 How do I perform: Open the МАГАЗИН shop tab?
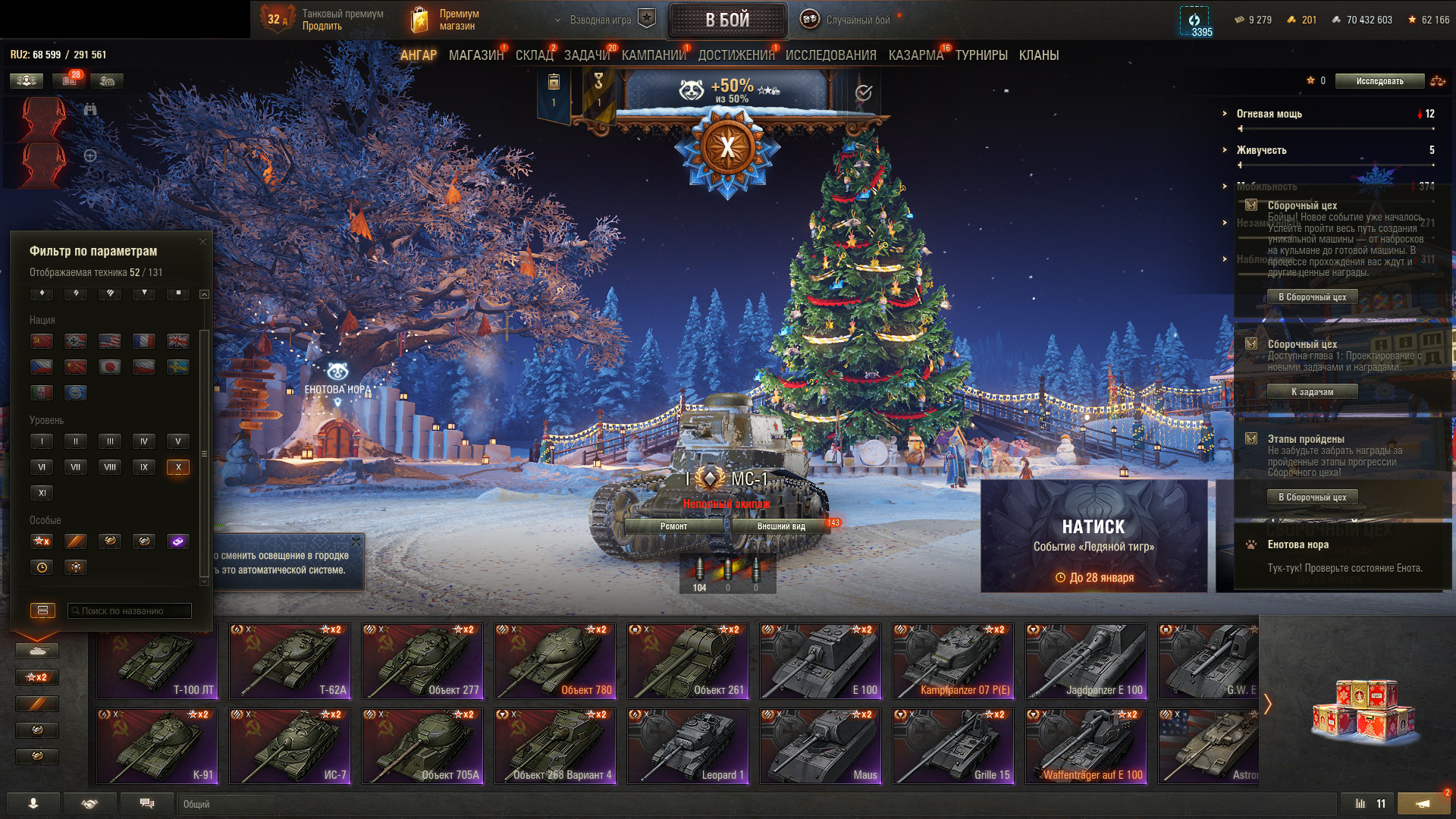475,55
